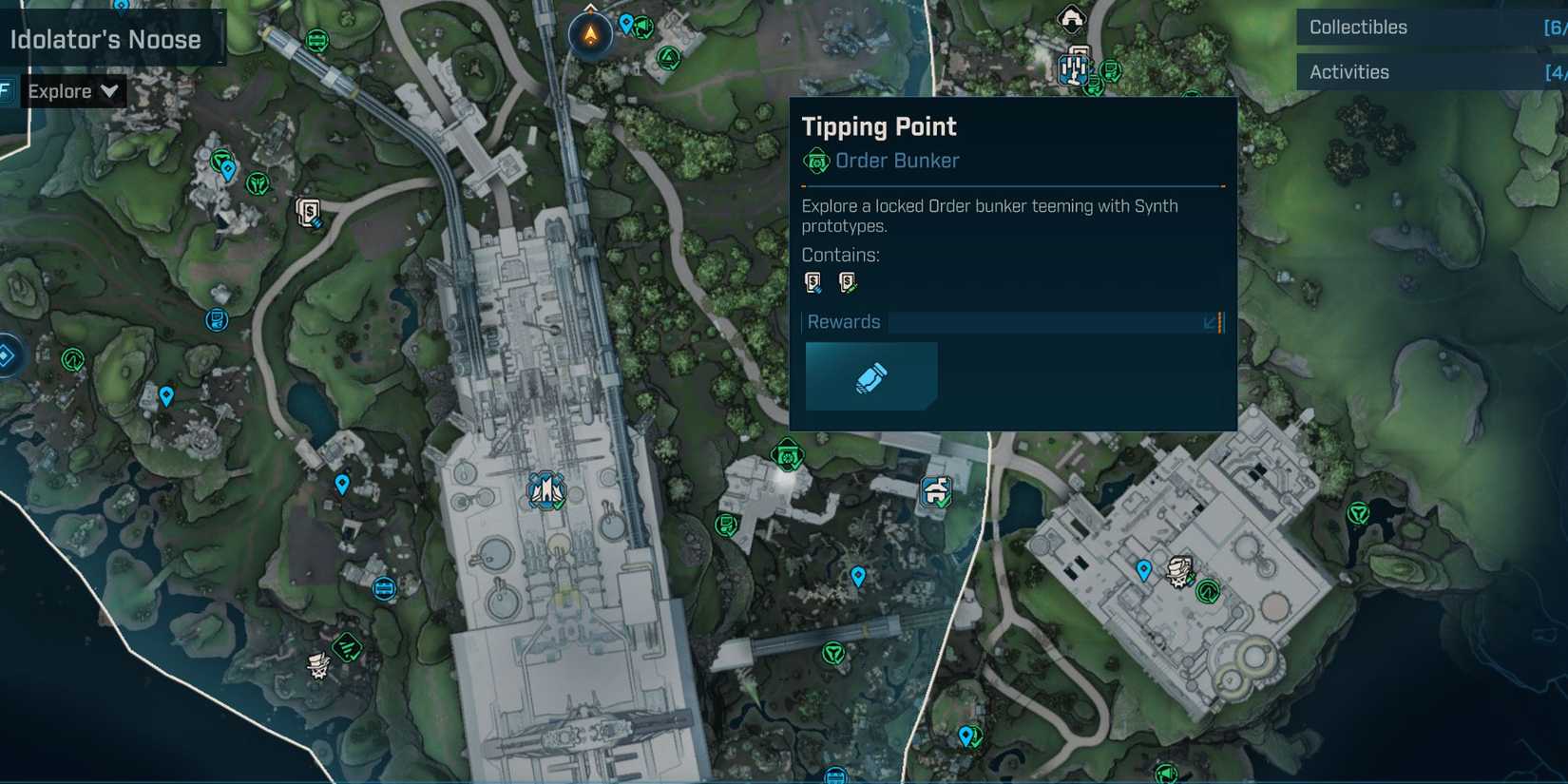Image resolution: width=1568 pixels, height=784 pixels.
Task: Click the Idolator's Noose region label
Action: (x=105, y=39)
